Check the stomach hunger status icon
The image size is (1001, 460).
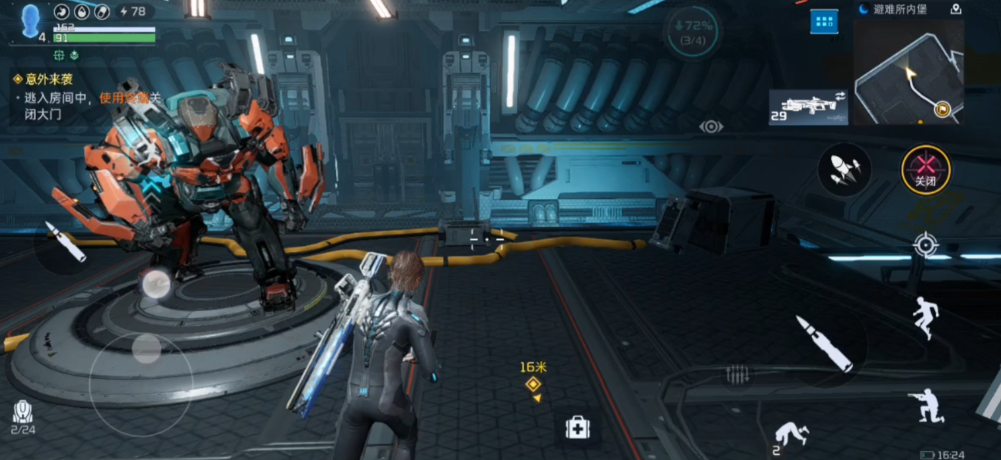tap(62, 12)
